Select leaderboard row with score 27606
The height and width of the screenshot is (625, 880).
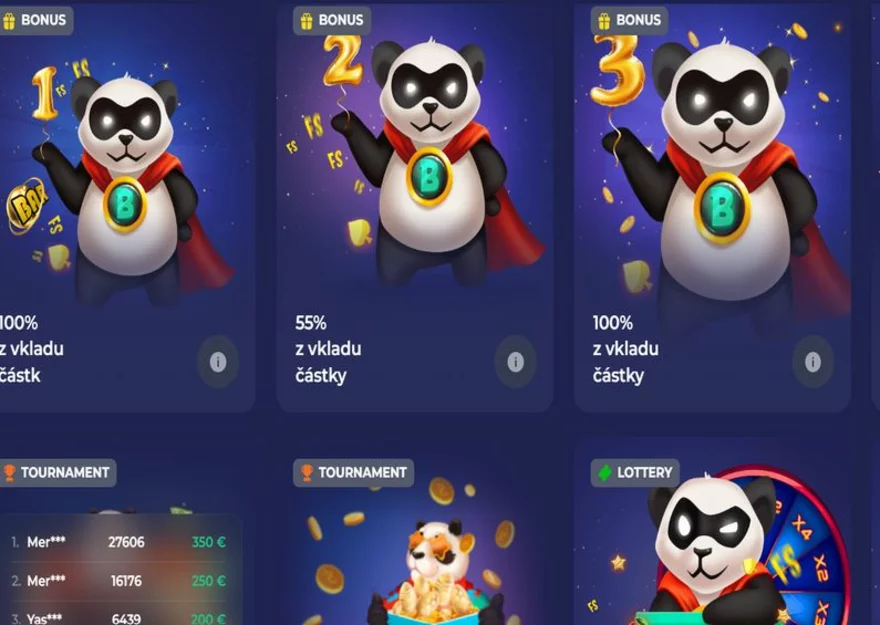point(120,542)
